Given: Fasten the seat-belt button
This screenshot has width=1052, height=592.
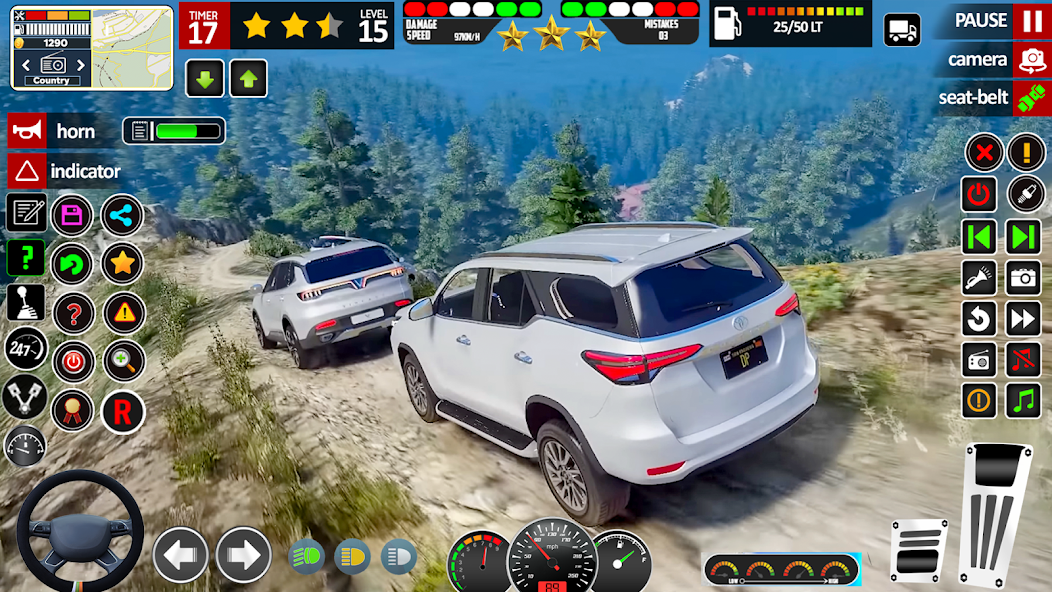Looking at the screenshot, I should (1030, 98).
